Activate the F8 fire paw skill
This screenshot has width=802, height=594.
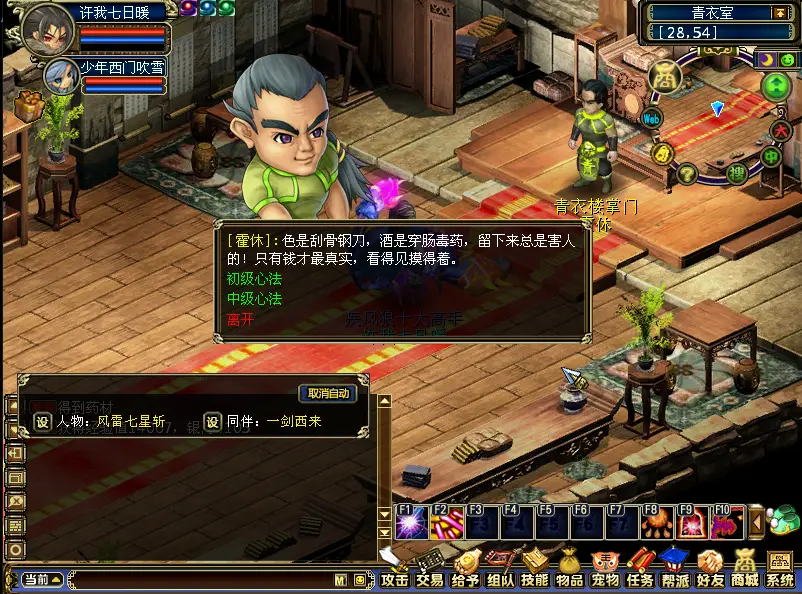click(x=657, y=524)
